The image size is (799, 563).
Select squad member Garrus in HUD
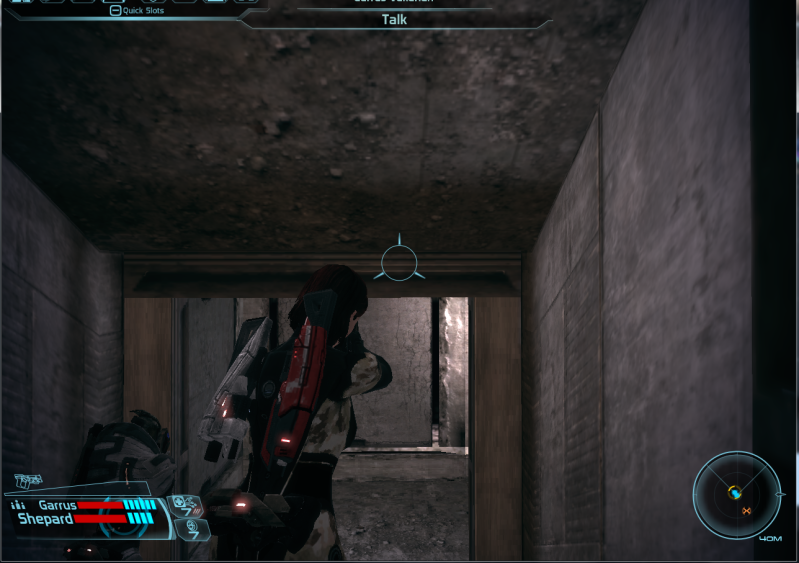[x=57, y=505]
